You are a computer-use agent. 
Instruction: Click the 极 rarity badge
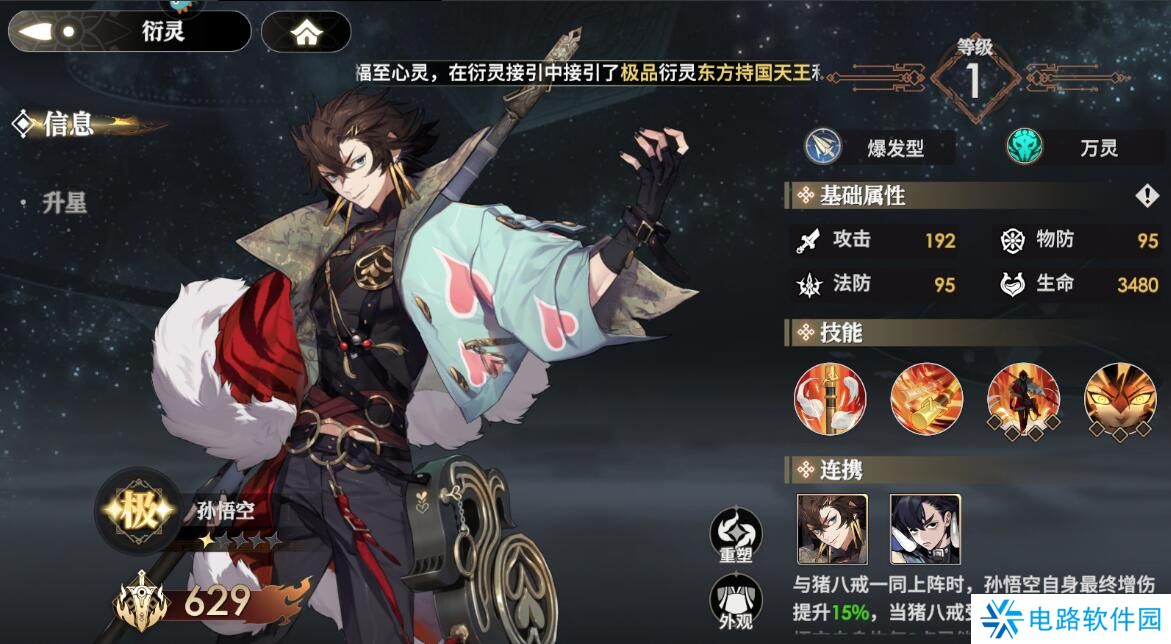click(138, 513)
